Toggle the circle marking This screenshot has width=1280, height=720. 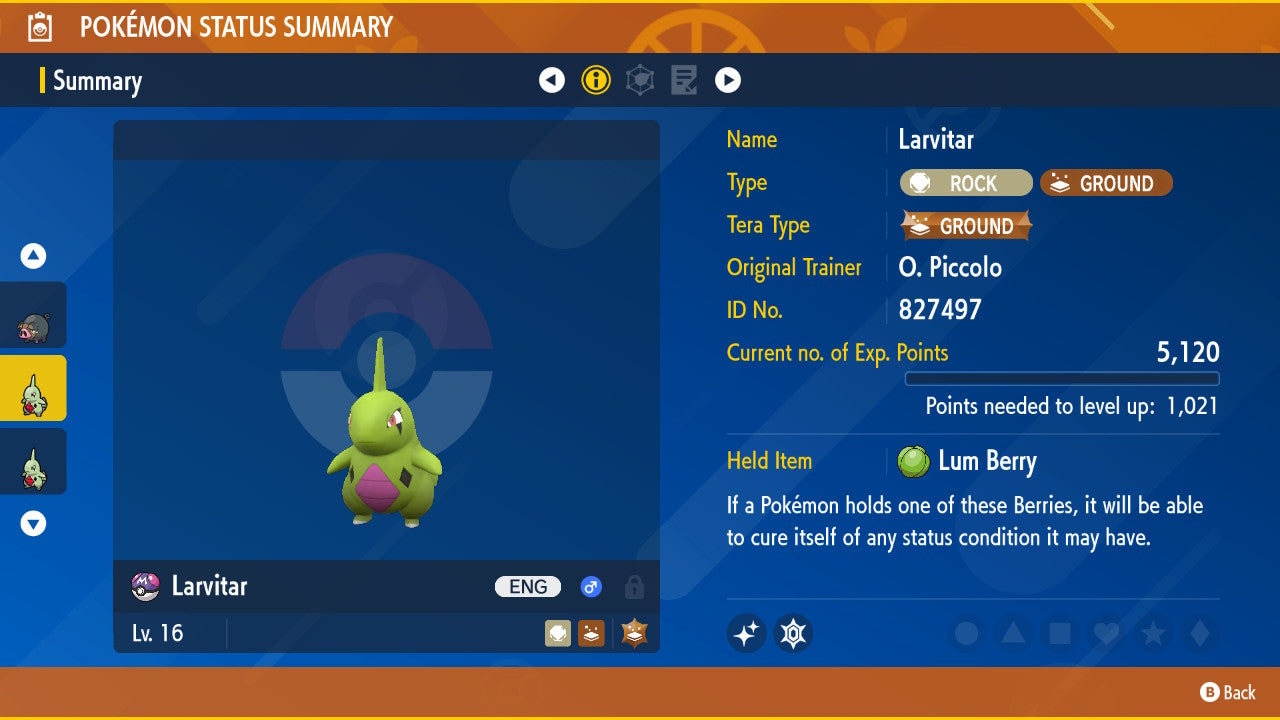tap(966, 633)
